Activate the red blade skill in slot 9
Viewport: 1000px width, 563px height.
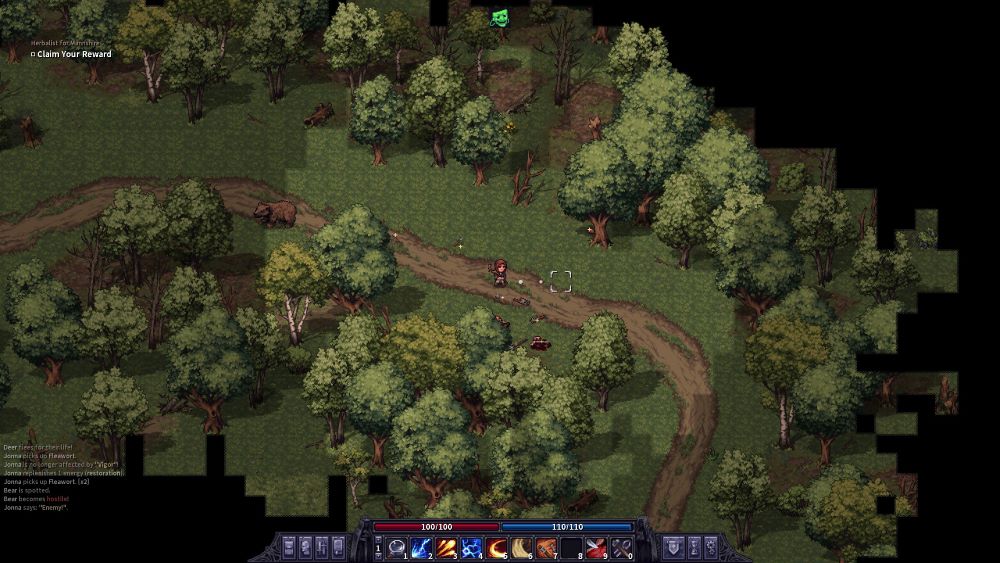click(597, 546)
